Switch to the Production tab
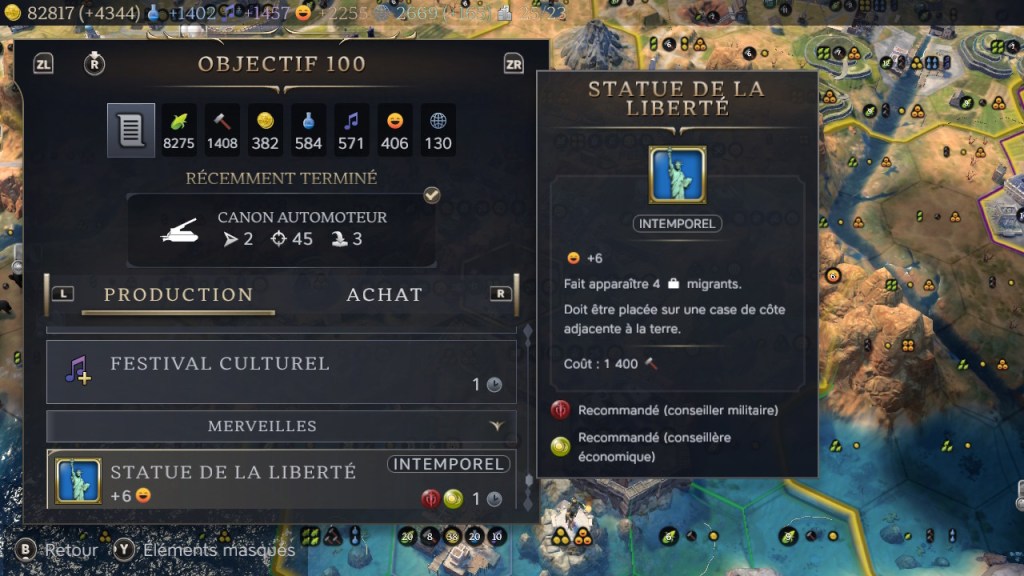Image resolution: width=1024 pixels, height=576 pixels. click(178, 295)
